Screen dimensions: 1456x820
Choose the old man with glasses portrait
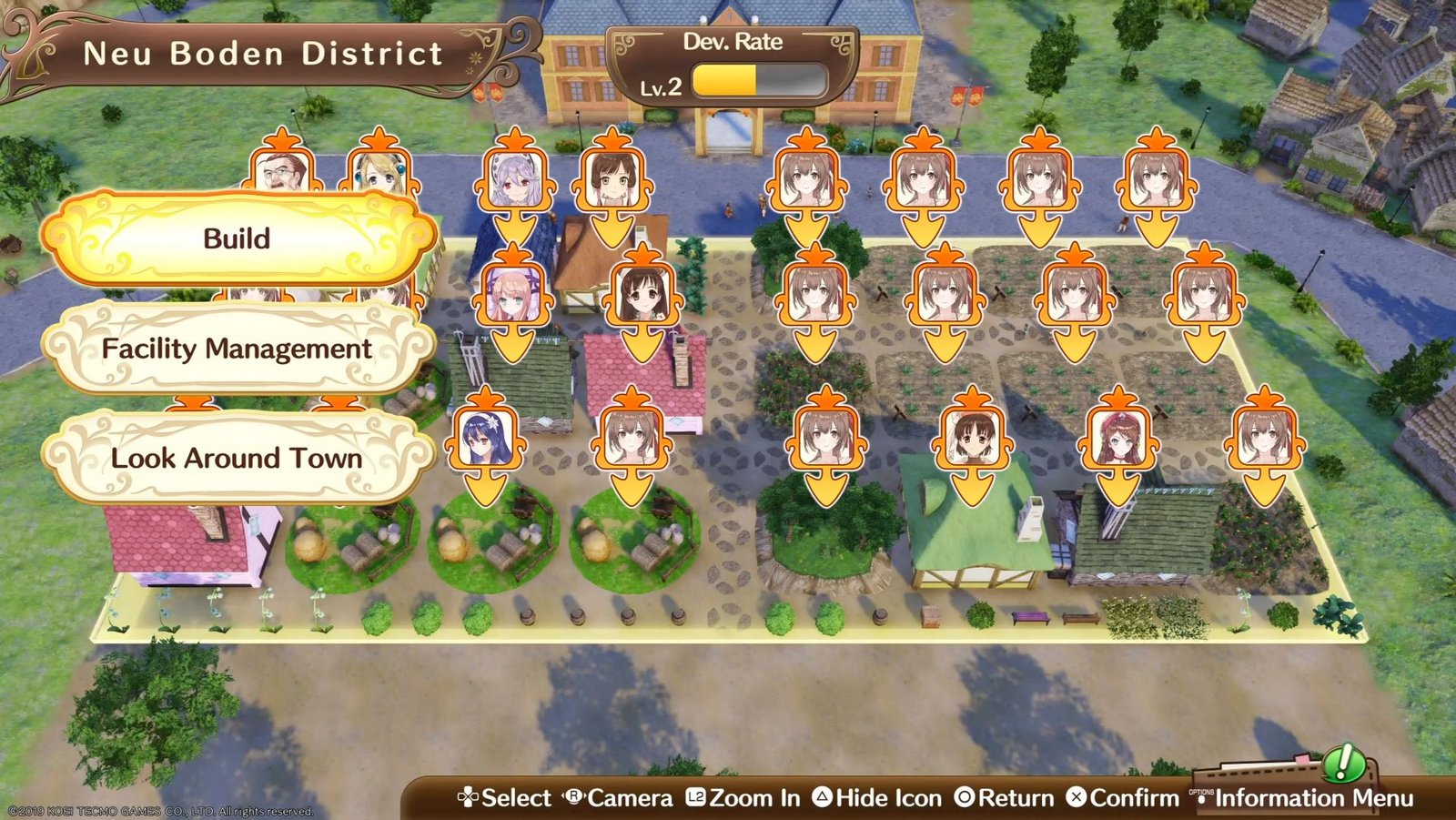tap(282, 171)
